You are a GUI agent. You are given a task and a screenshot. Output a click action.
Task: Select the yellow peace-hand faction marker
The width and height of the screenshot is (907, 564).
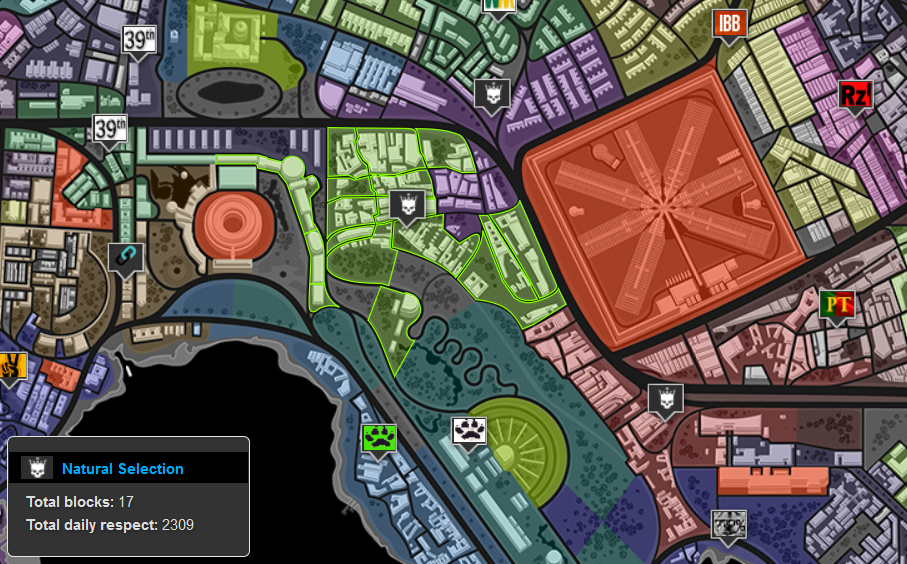coord(10,368)
